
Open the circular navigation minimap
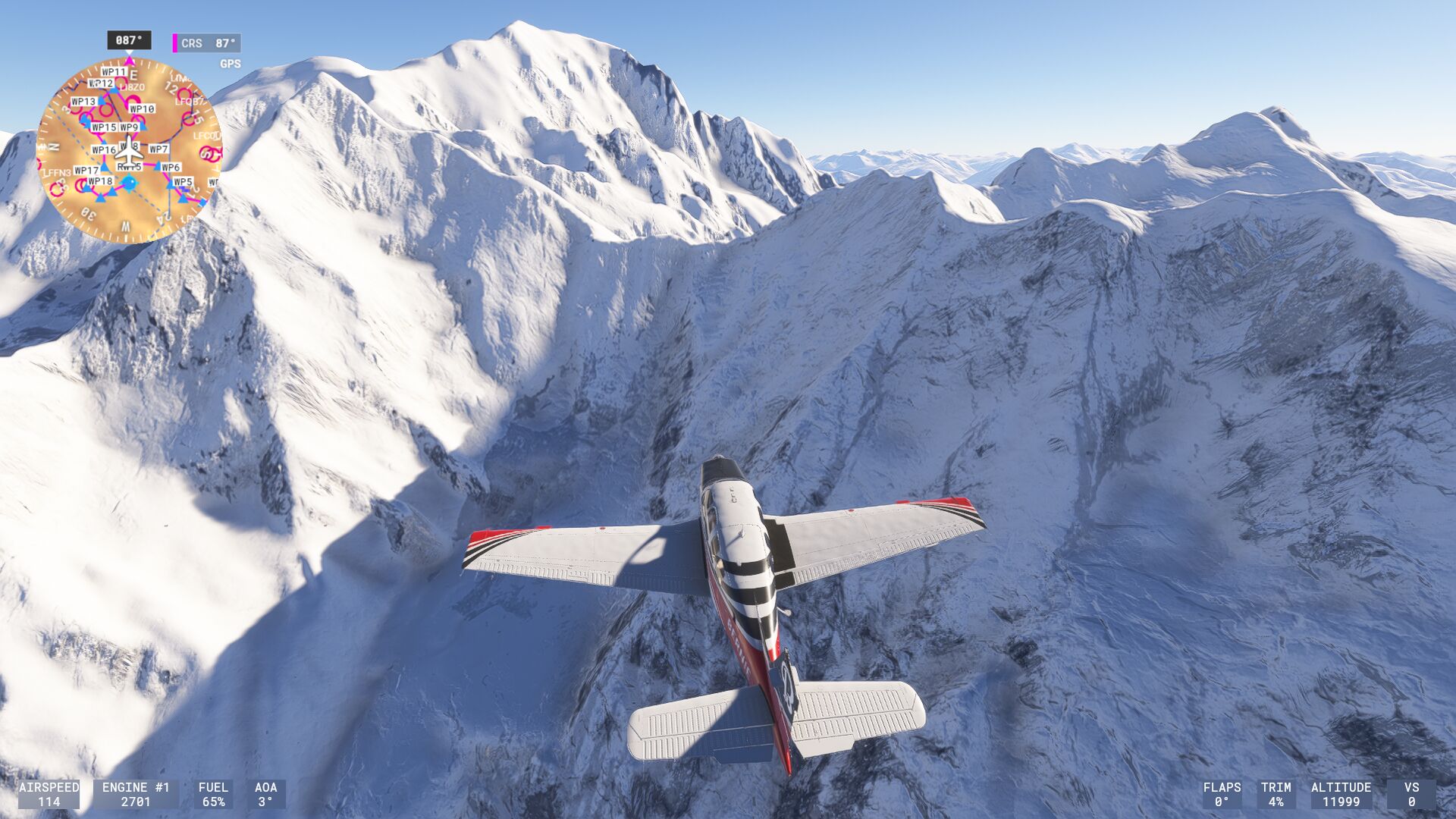tap(129, 150)
